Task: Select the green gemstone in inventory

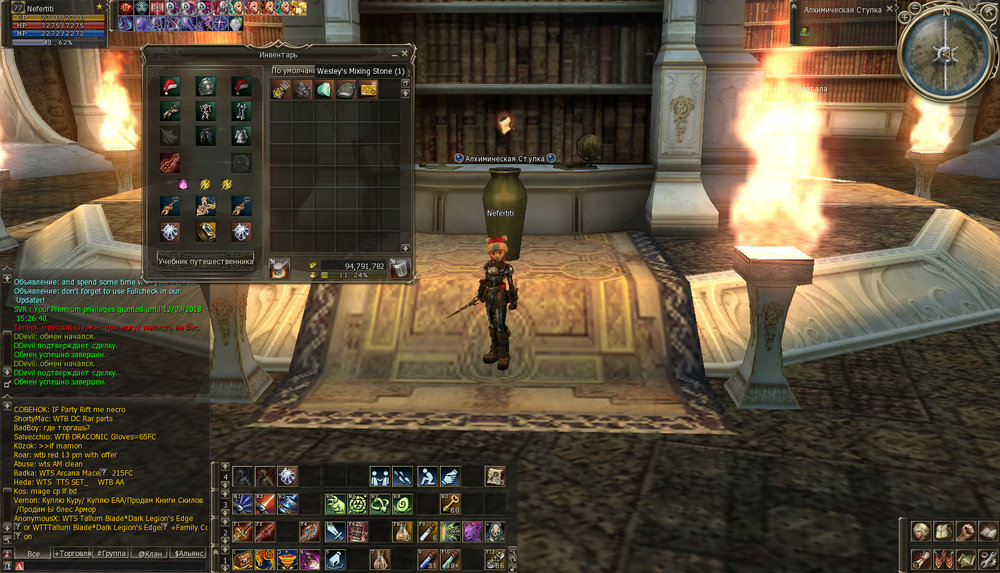Action: pos(324,90)
